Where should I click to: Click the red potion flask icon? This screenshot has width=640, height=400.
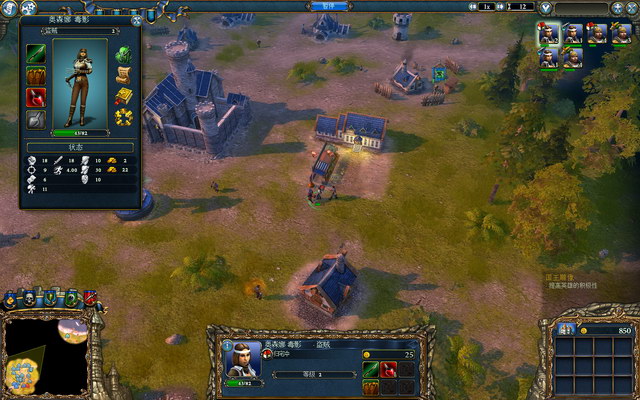point(36,97)
